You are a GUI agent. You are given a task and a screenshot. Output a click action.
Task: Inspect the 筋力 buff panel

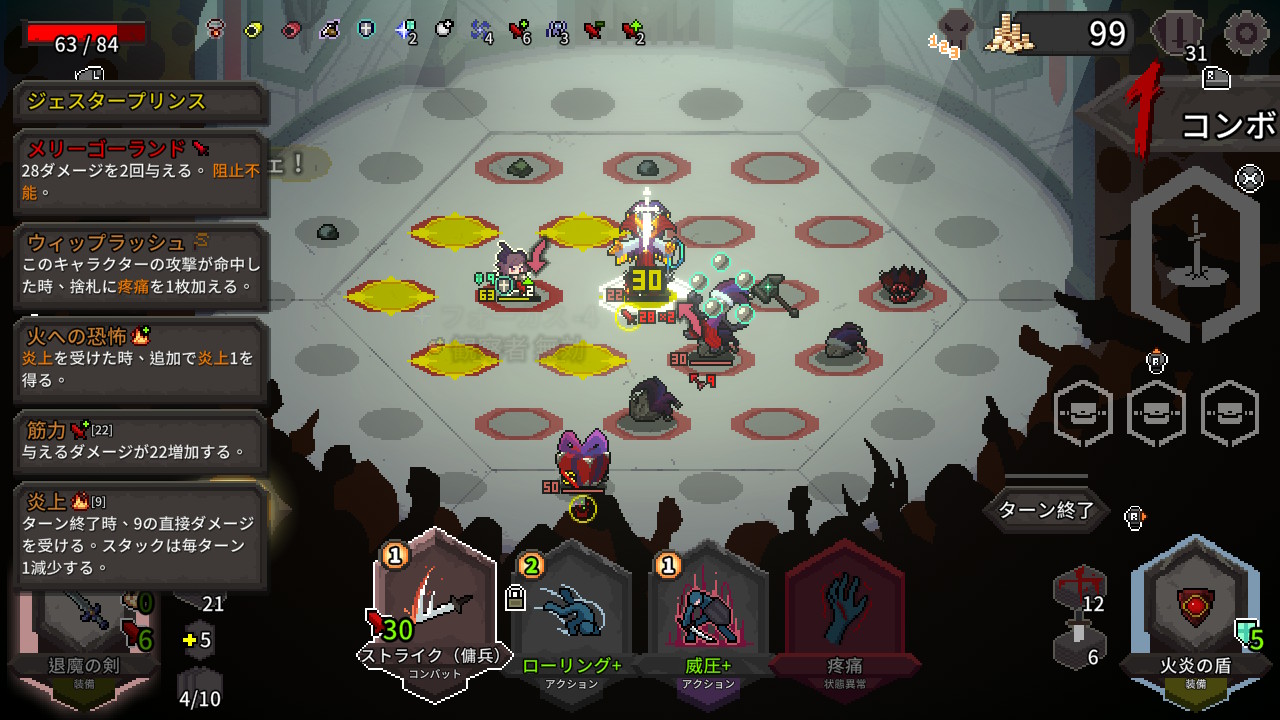141,441
